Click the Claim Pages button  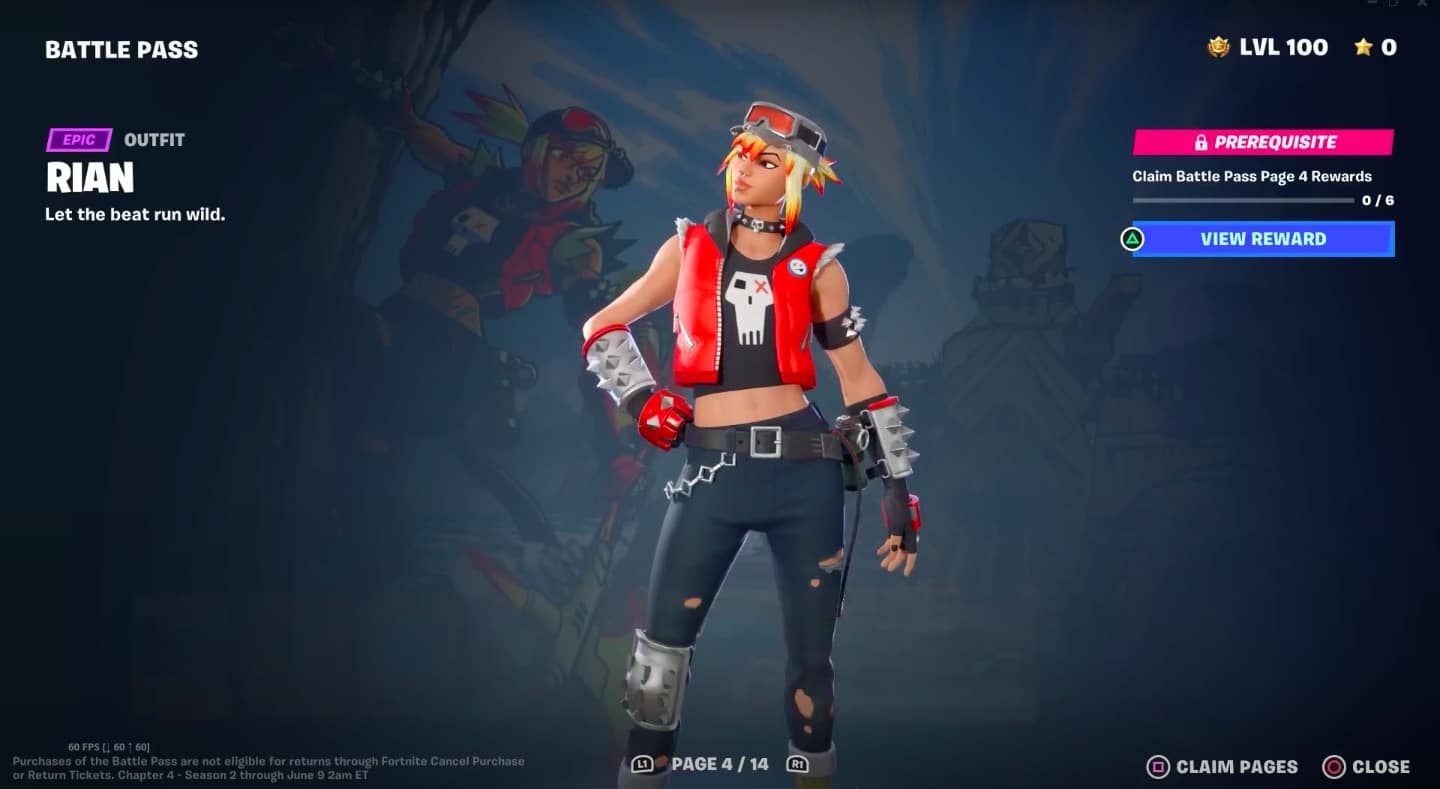pyautogui.click(x=1221, y=767)
